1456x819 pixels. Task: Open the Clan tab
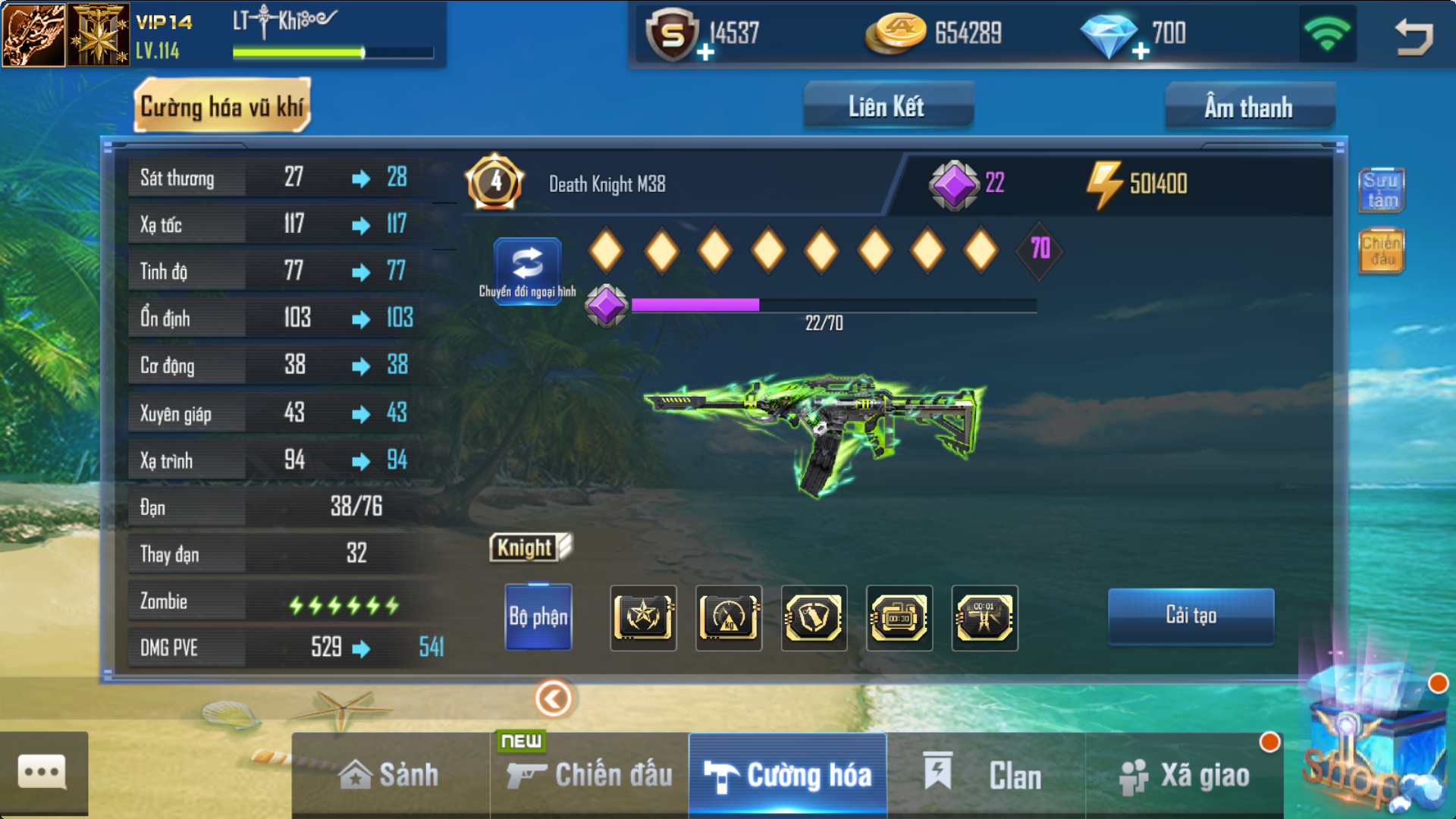[986, 775]
